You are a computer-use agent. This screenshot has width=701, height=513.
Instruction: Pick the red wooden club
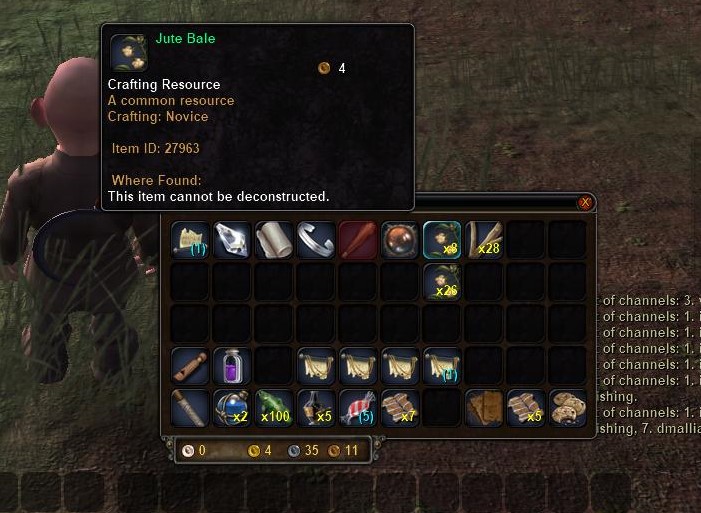click(357, 239)
